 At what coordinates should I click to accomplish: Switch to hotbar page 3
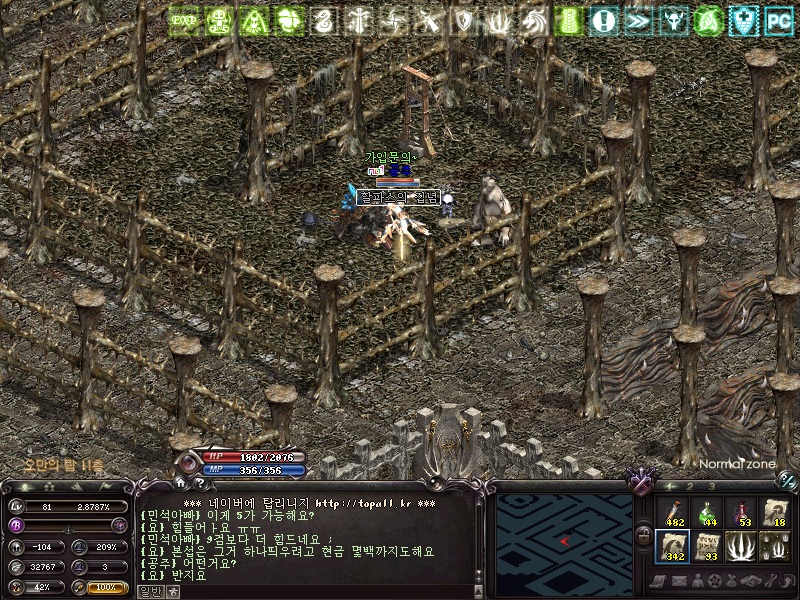coord(711,486)
